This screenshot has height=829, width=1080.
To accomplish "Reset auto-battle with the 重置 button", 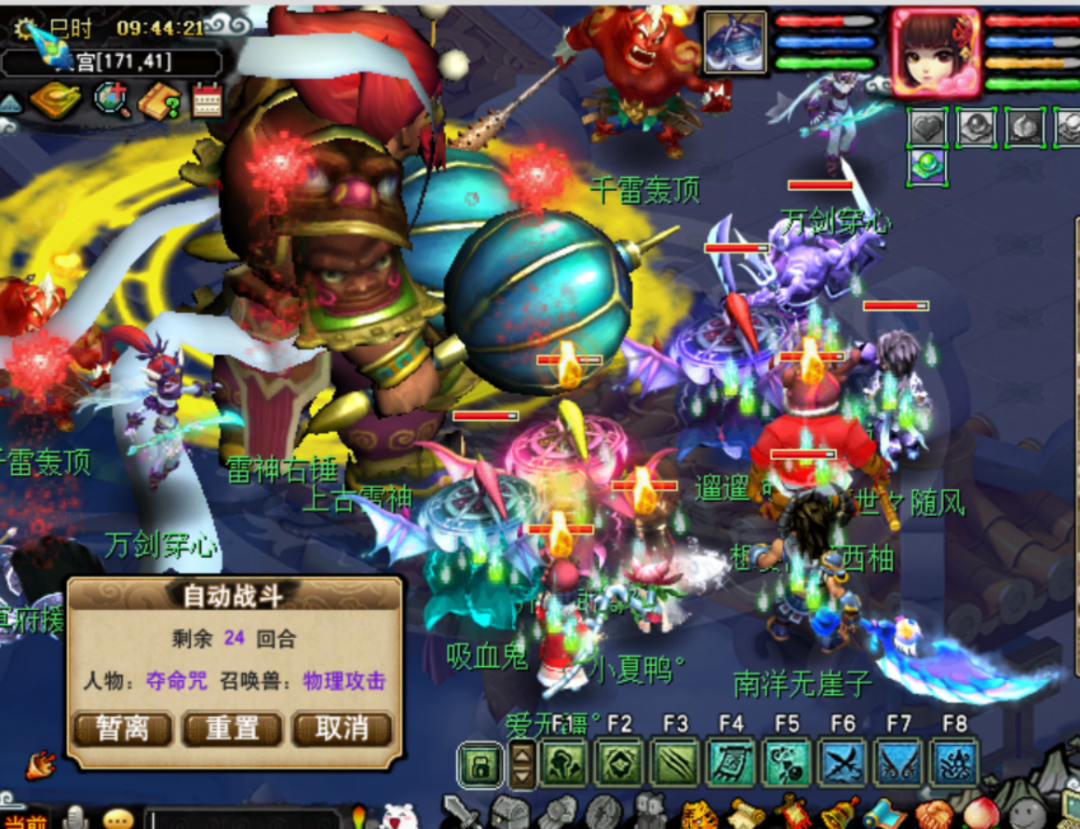I will pyautogui.click(x=232, y=727).
